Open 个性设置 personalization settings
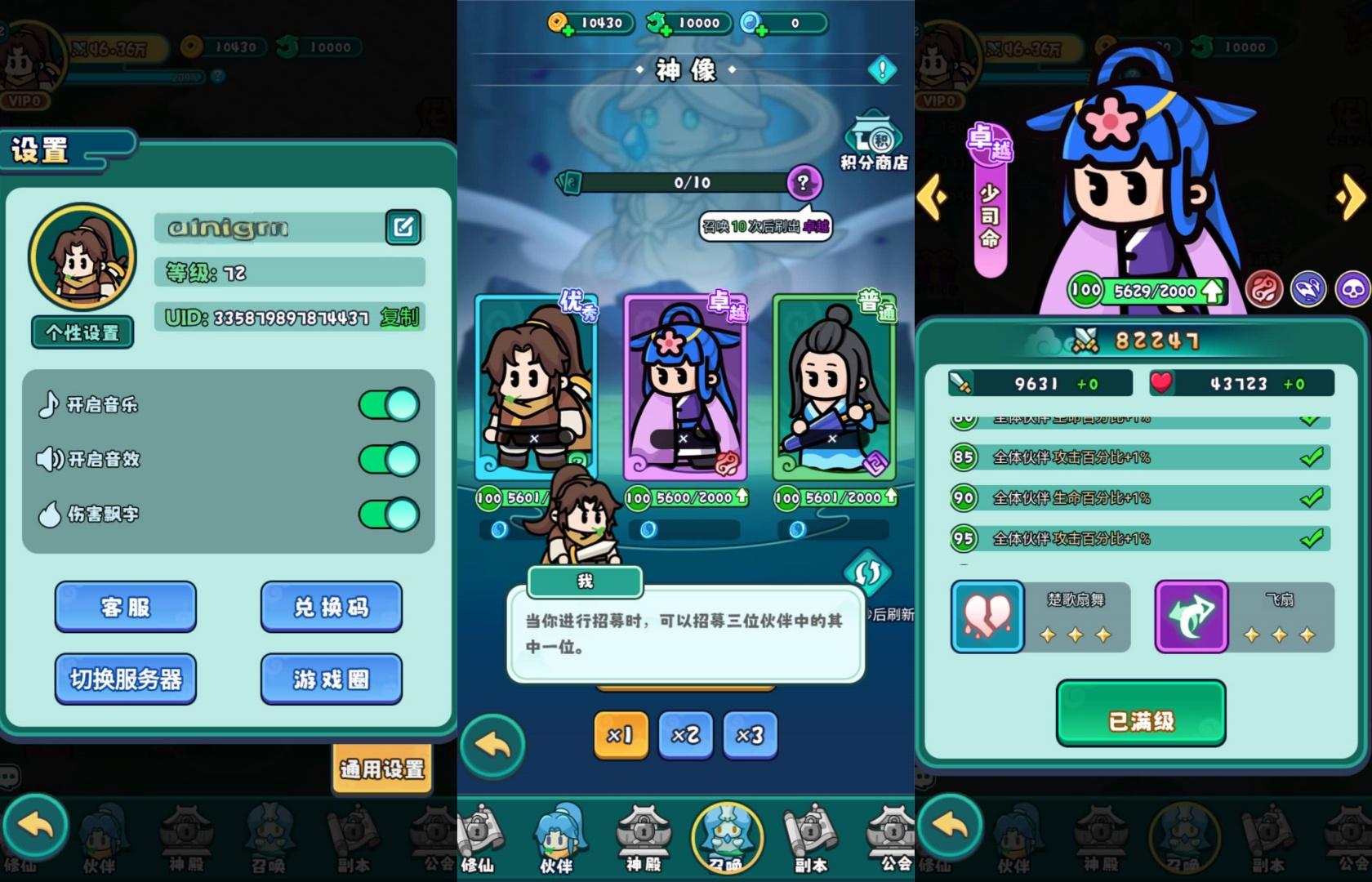The height and width of the screenshot is (882, 1372). click(82, 332)
